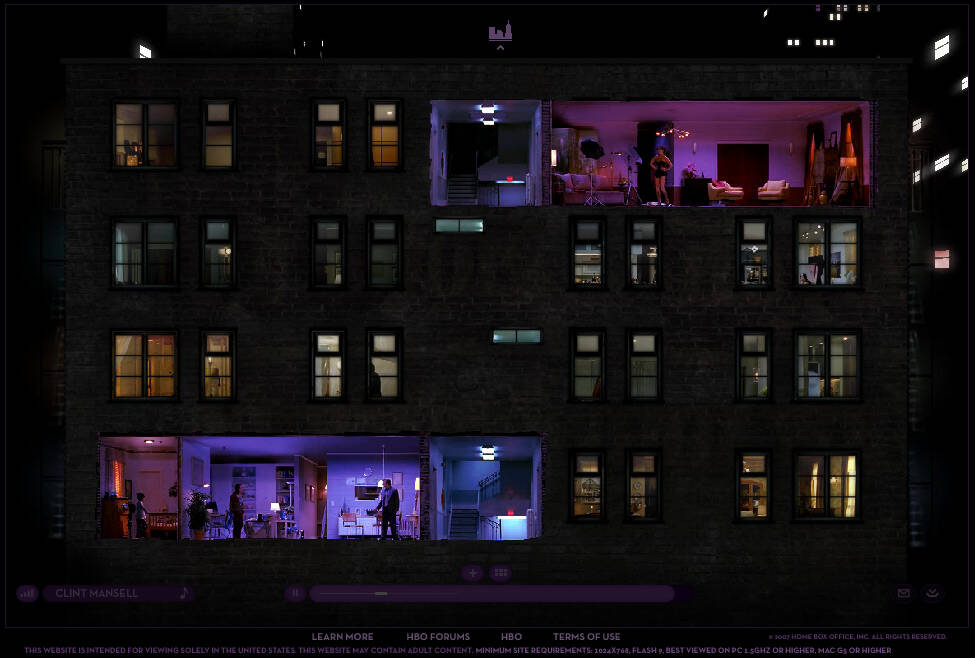Go to the HBO link
975x658 pixels.
[x=511, y=637]
